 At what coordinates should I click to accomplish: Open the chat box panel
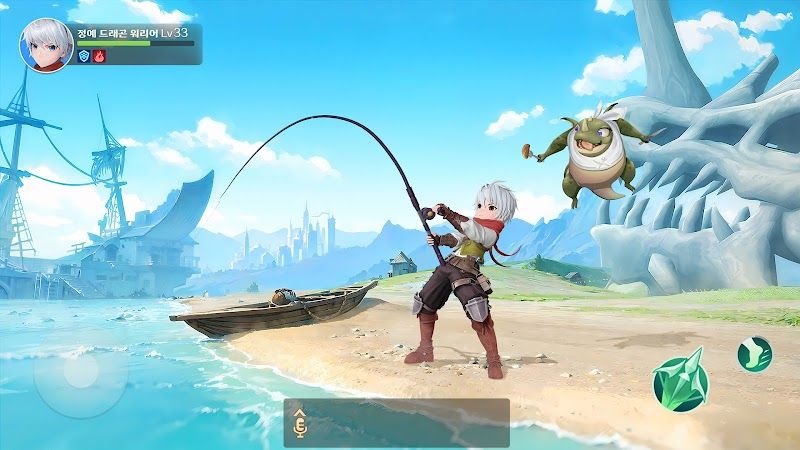[x=408, y=423]
